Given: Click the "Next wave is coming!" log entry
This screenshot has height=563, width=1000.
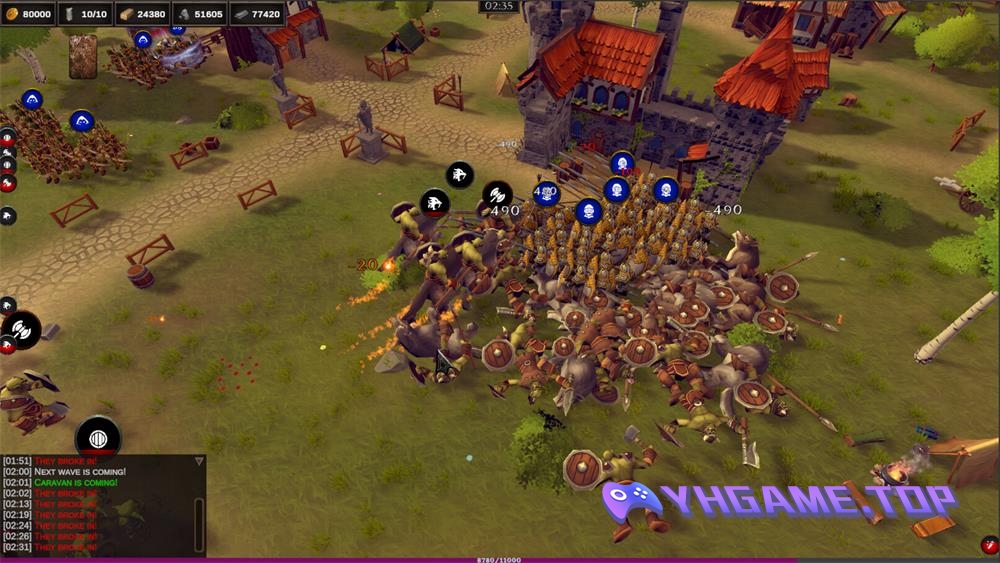Looking at the screenshot, I should [x=80, y=471].
